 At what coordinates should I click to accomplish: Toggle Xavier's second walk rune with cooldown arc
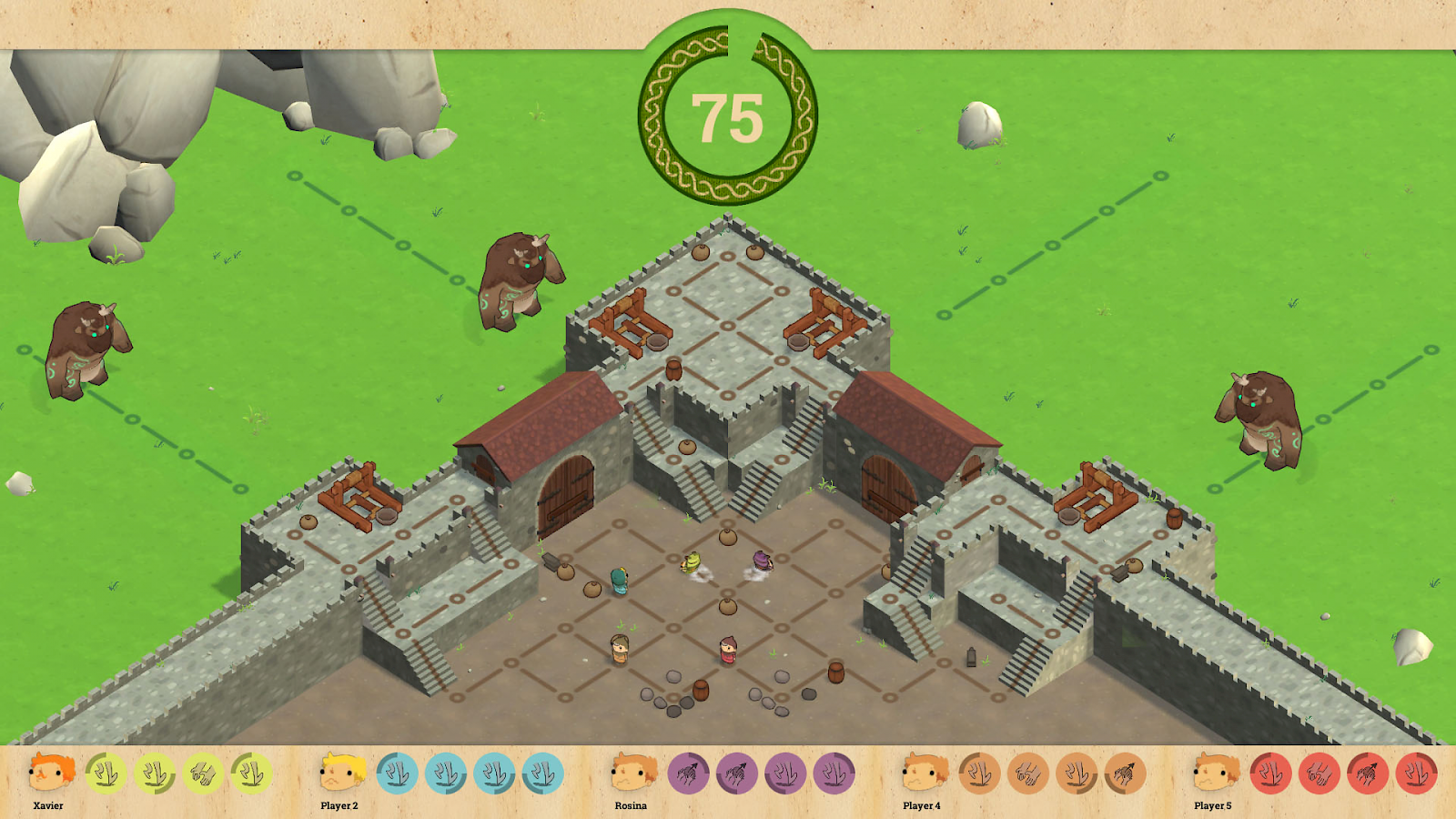tap(157, 773)
